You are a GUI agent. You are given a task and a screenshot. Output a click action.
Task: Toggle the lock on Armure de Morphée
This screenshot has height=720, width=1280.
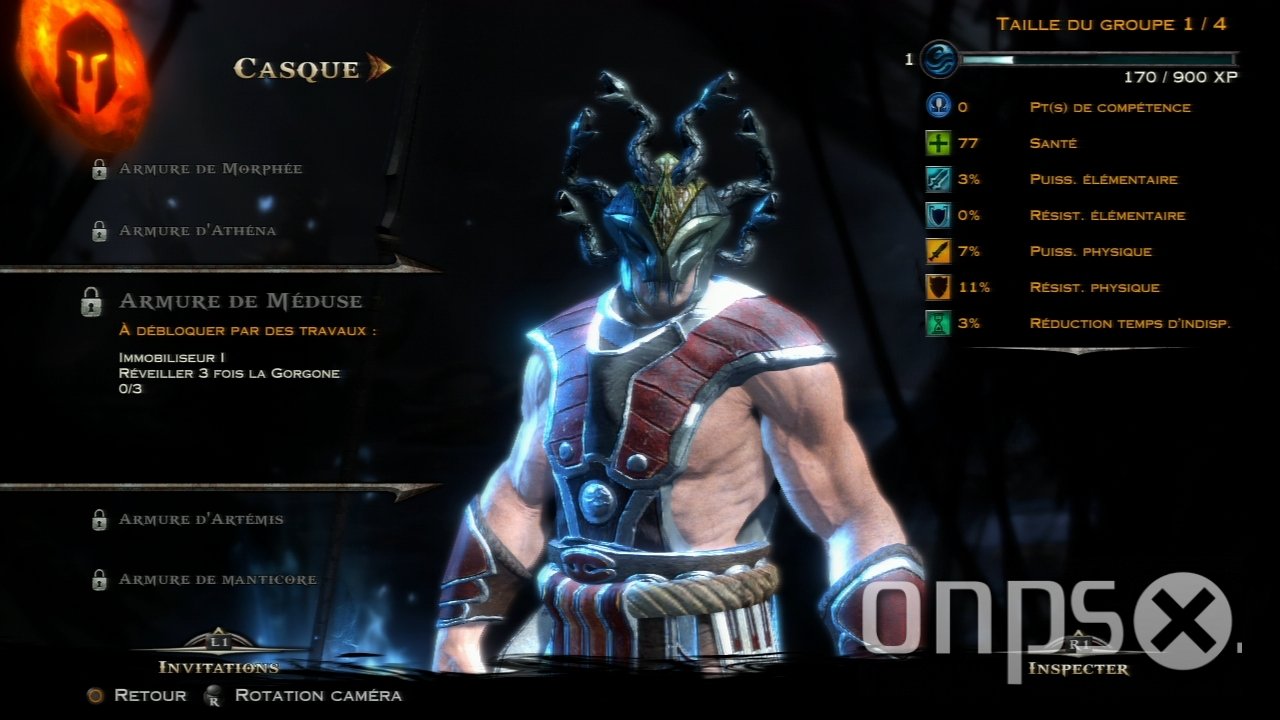98,168
